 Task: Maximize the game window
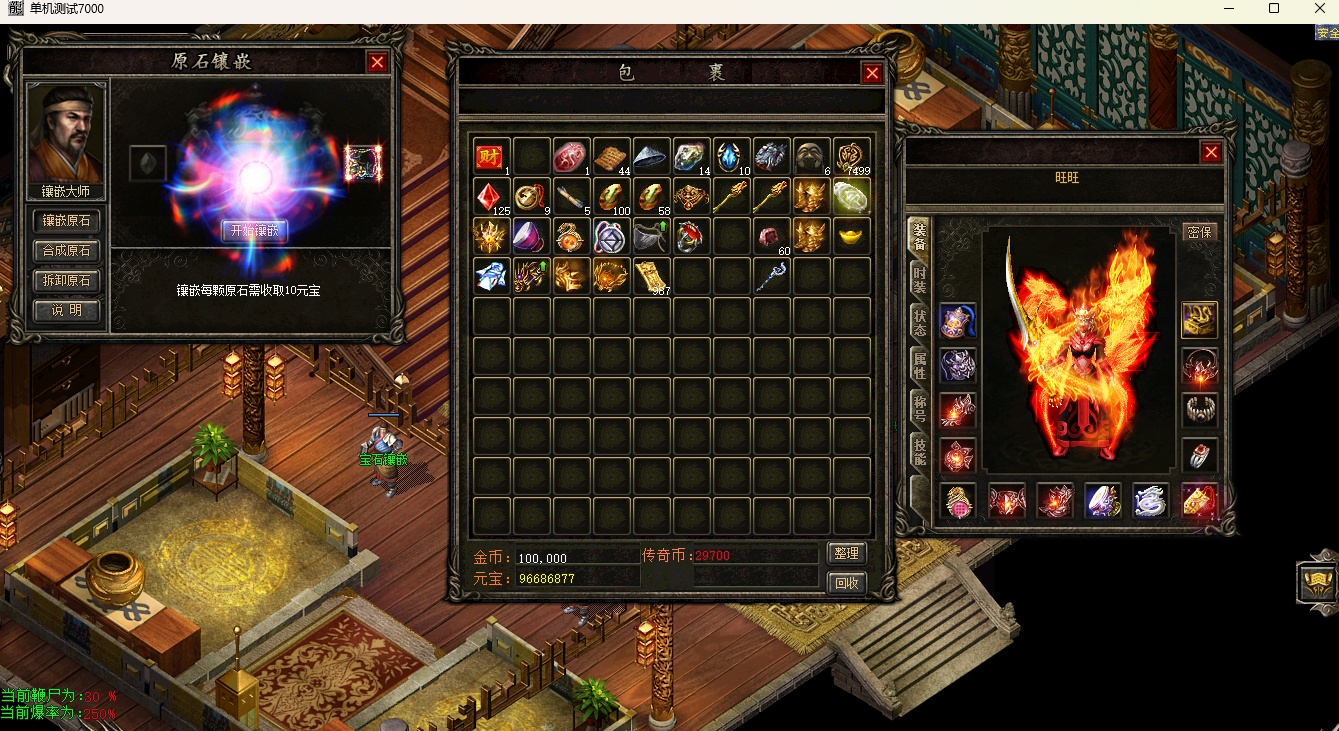tap(1273, 9)
